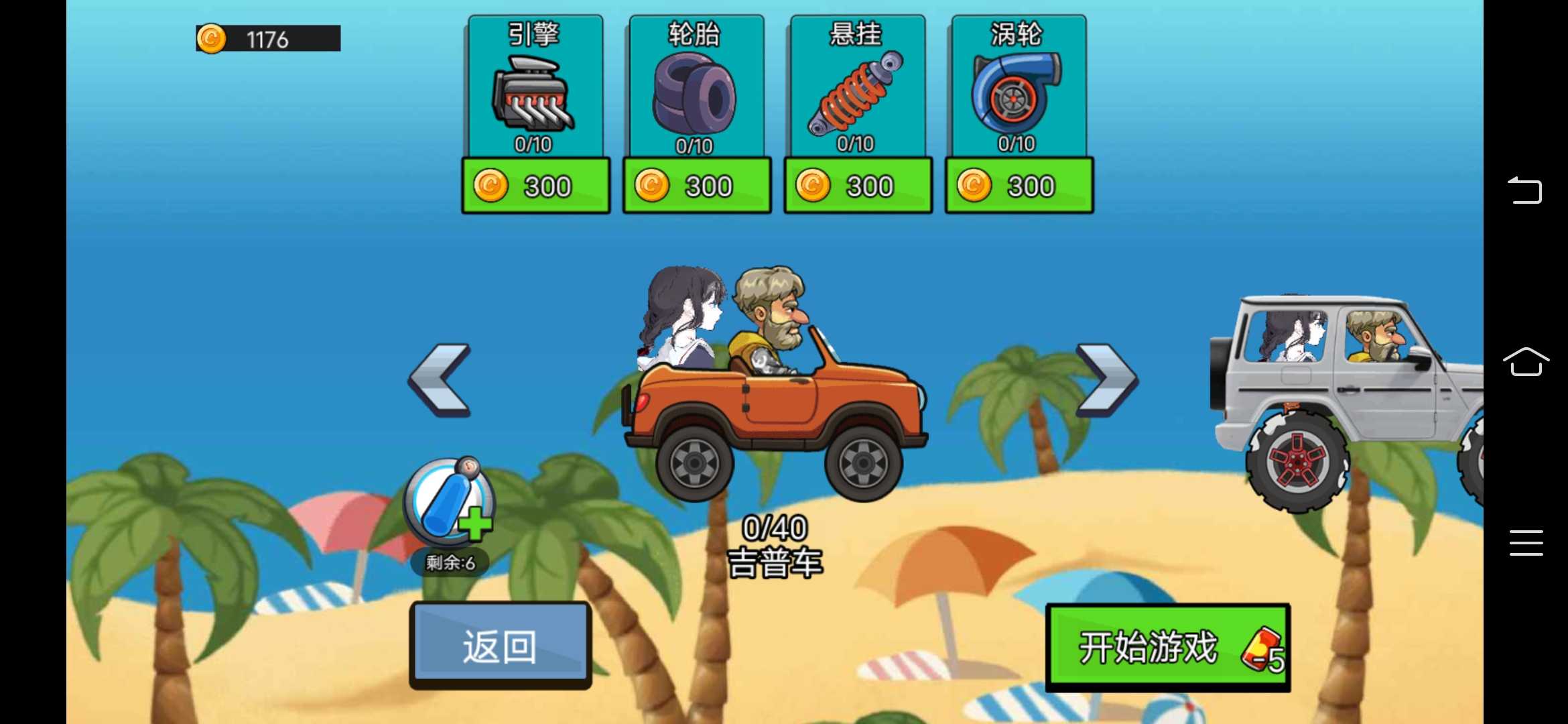This screenshot has width=1568, height=724.
Task: Select the 轮胎 tires upgrade icon
Action: 695,94
